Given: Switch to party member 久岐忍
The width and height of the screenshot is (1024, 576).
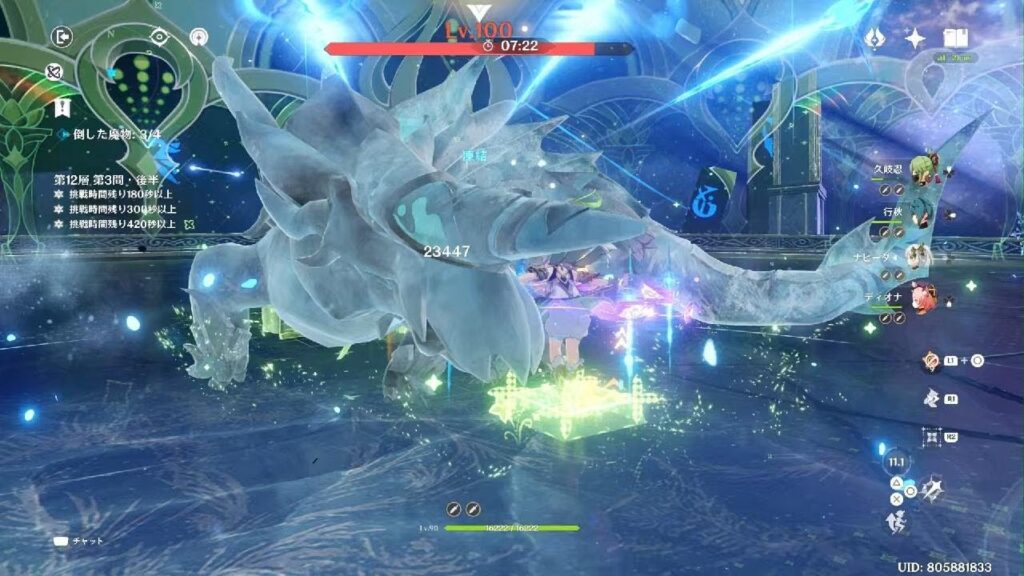Looking at the screenshot, I should (x=931, y=166).
